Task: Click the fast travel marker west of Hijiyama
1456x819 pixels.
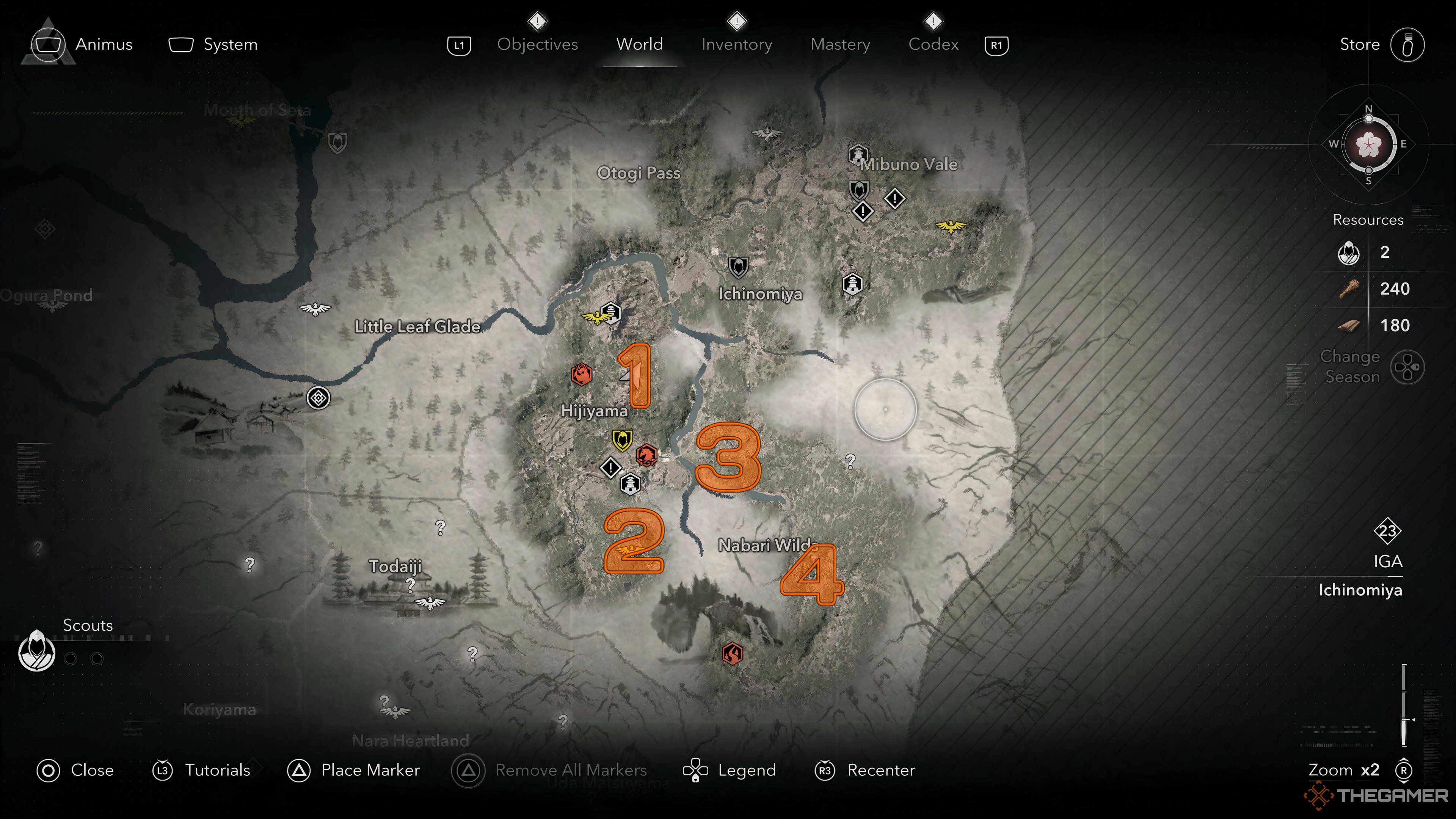Action: (318, 398)
